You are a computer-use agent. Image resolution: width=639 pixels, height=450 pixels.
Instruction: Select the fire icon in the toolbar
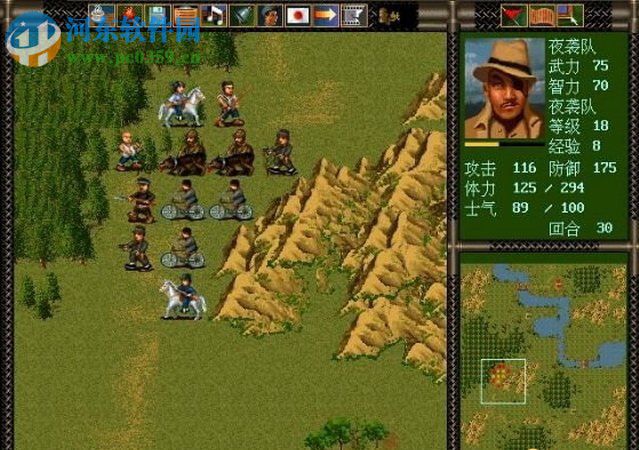(x=129, y=14)
